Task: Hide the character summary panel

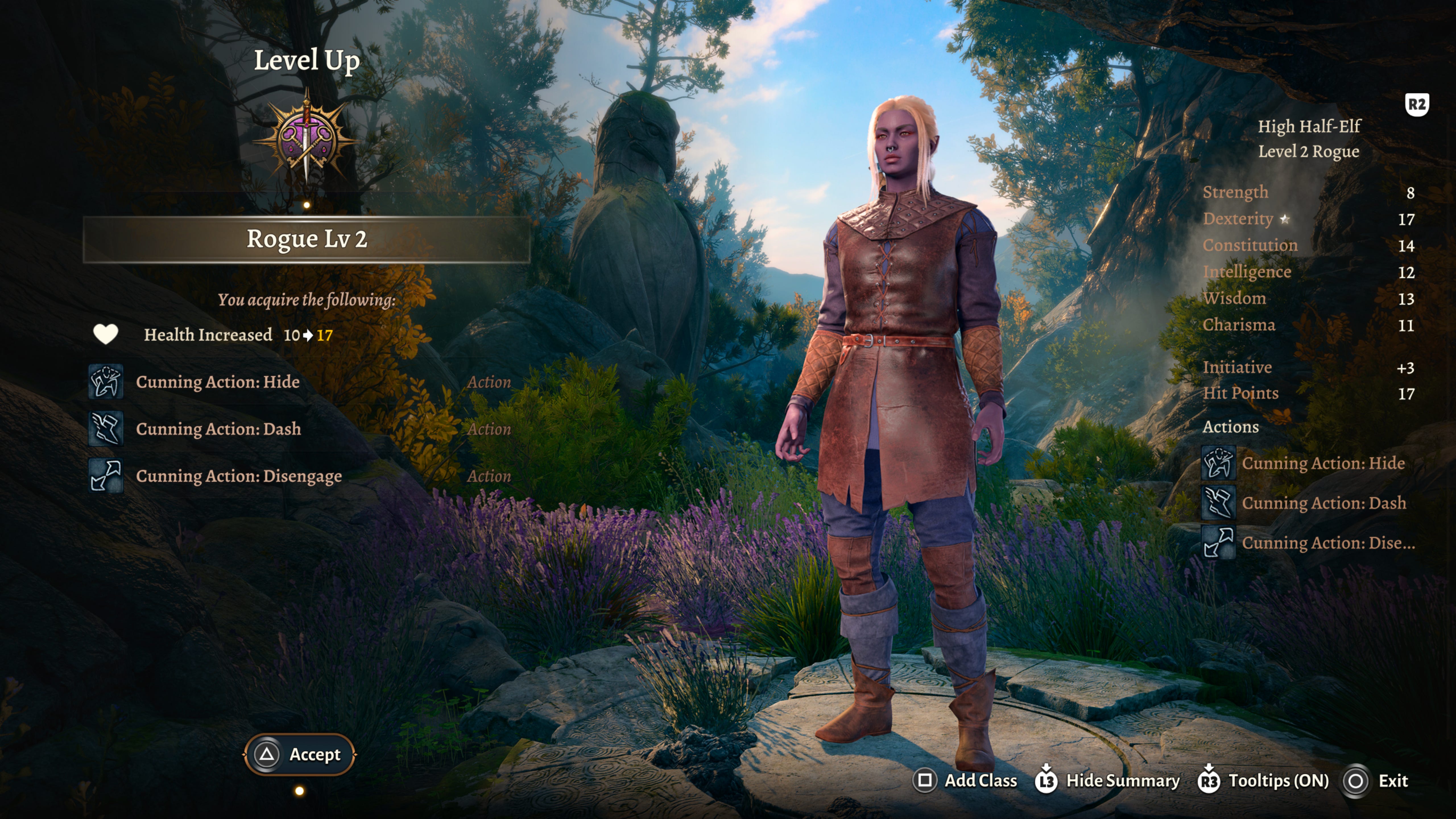Action: 1107,781
